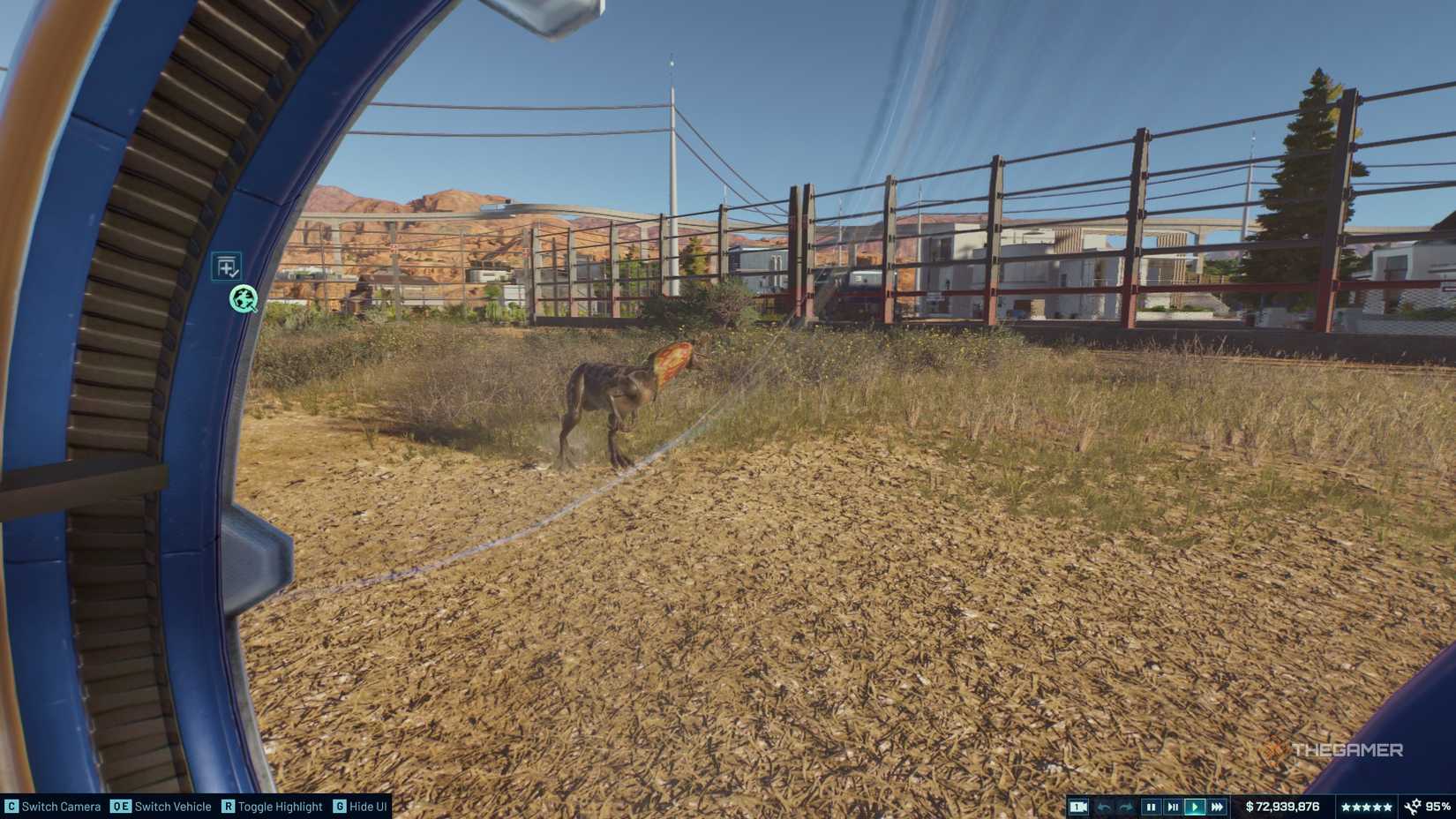Image resolution: width=1456 pixels, height=819 pixels.
Task: Click the step-frame play-pause icon
Action: tap(1173, 806)
